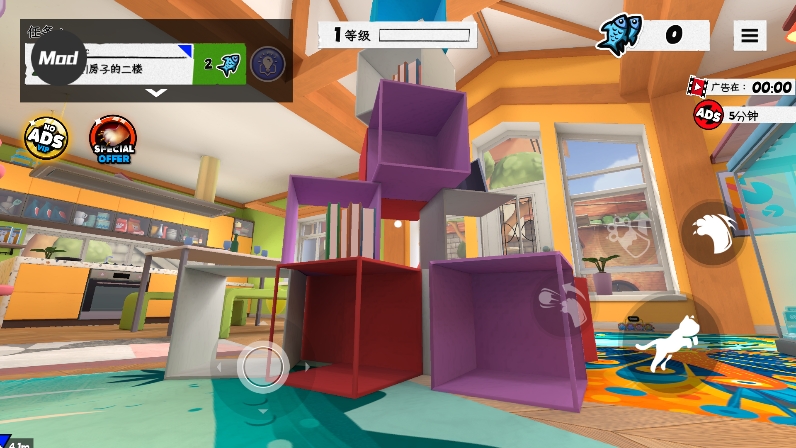Tap the red ADS reward button
The height and width of the screenshot is (448, 796).
[x=708, y=115]
